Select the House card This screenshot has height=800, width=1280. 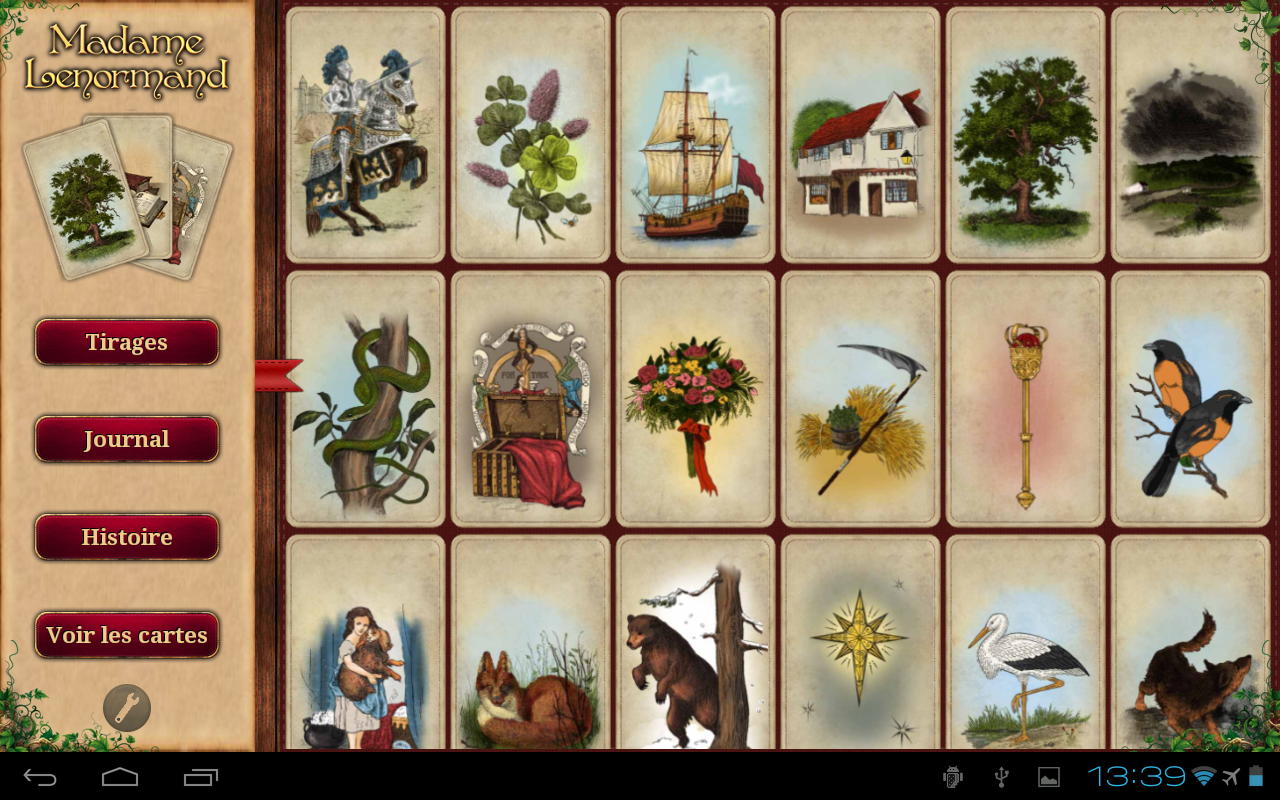[x=860, y=134]
